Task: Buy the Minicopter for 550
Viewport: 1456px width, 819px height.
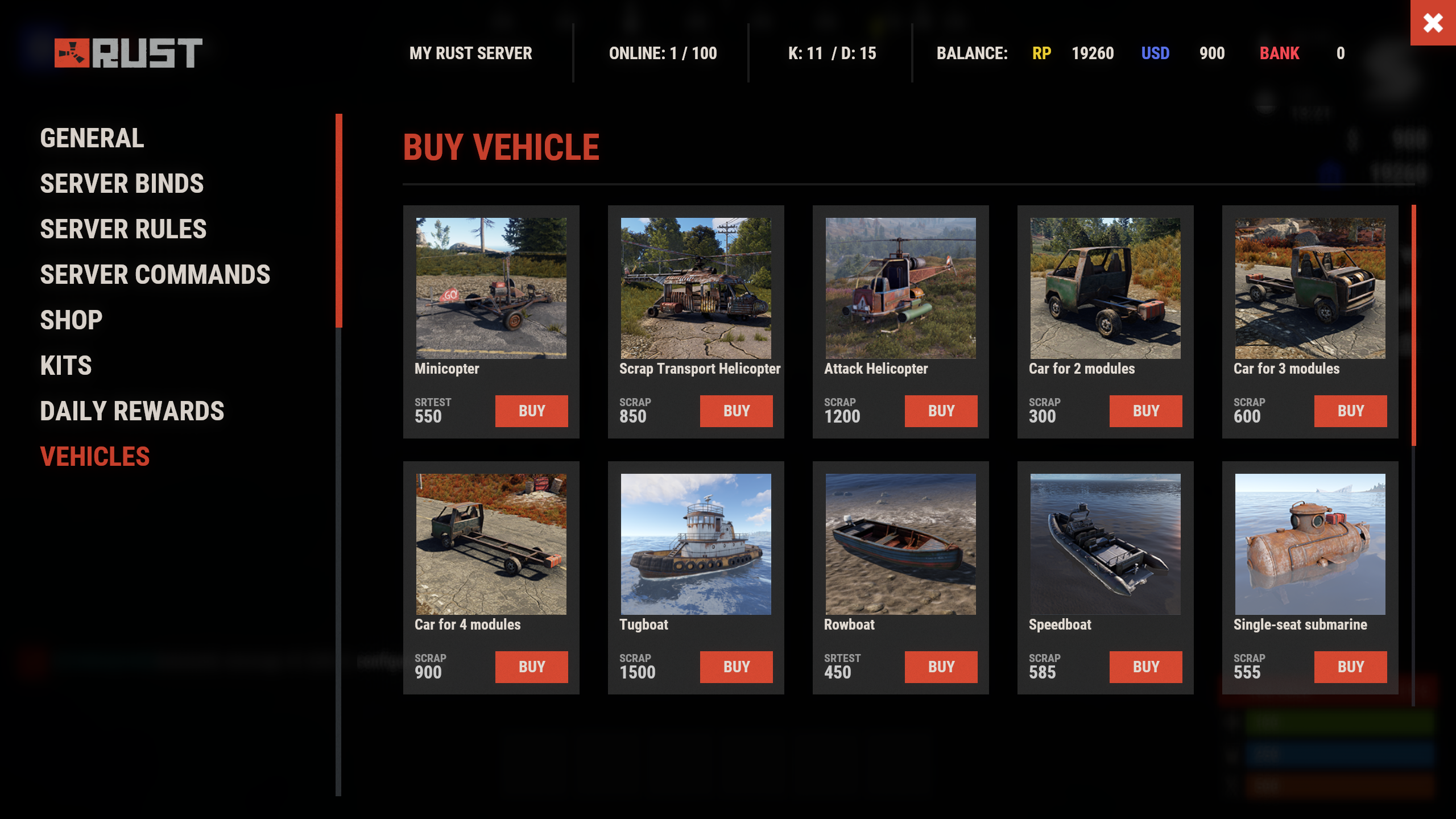Action: click(x=531, y=411)
